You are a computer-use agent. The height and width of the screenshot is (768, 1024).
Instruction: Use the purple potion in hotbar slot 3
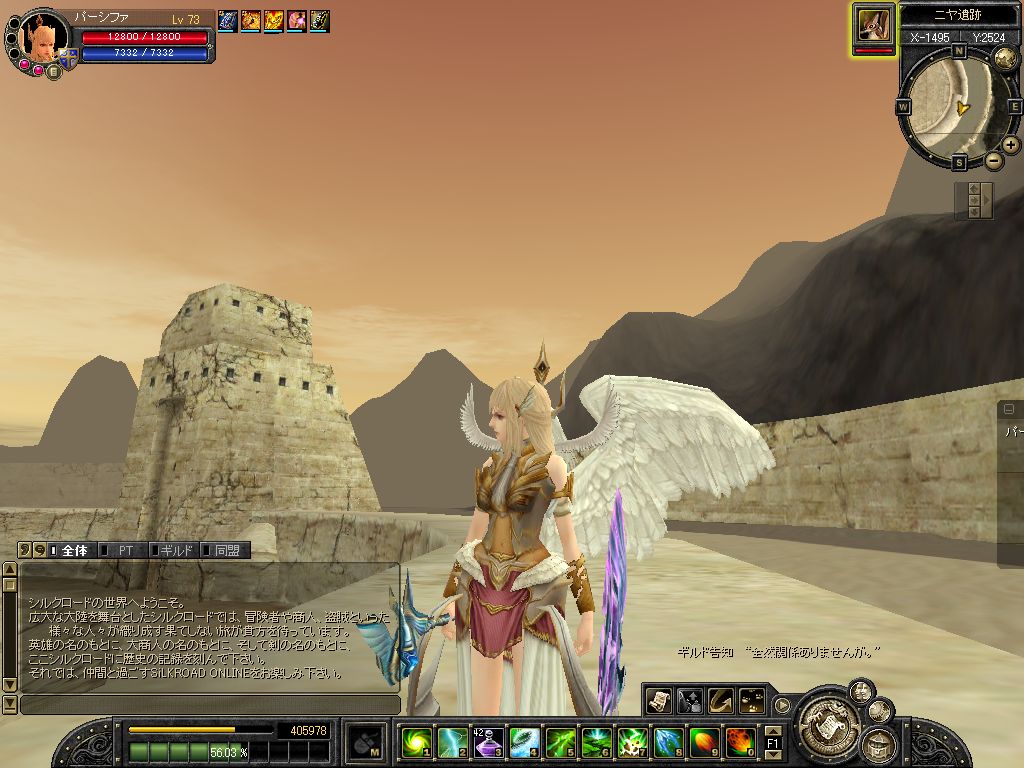tap(488, 742)
